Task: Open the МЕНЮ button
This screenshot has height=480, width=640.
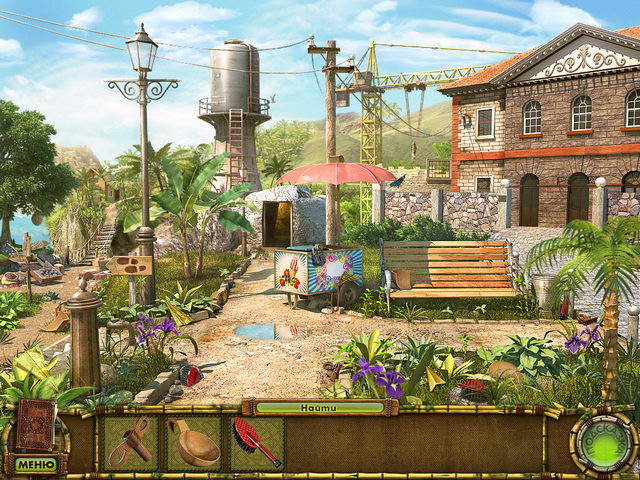Action: point(35,464)
